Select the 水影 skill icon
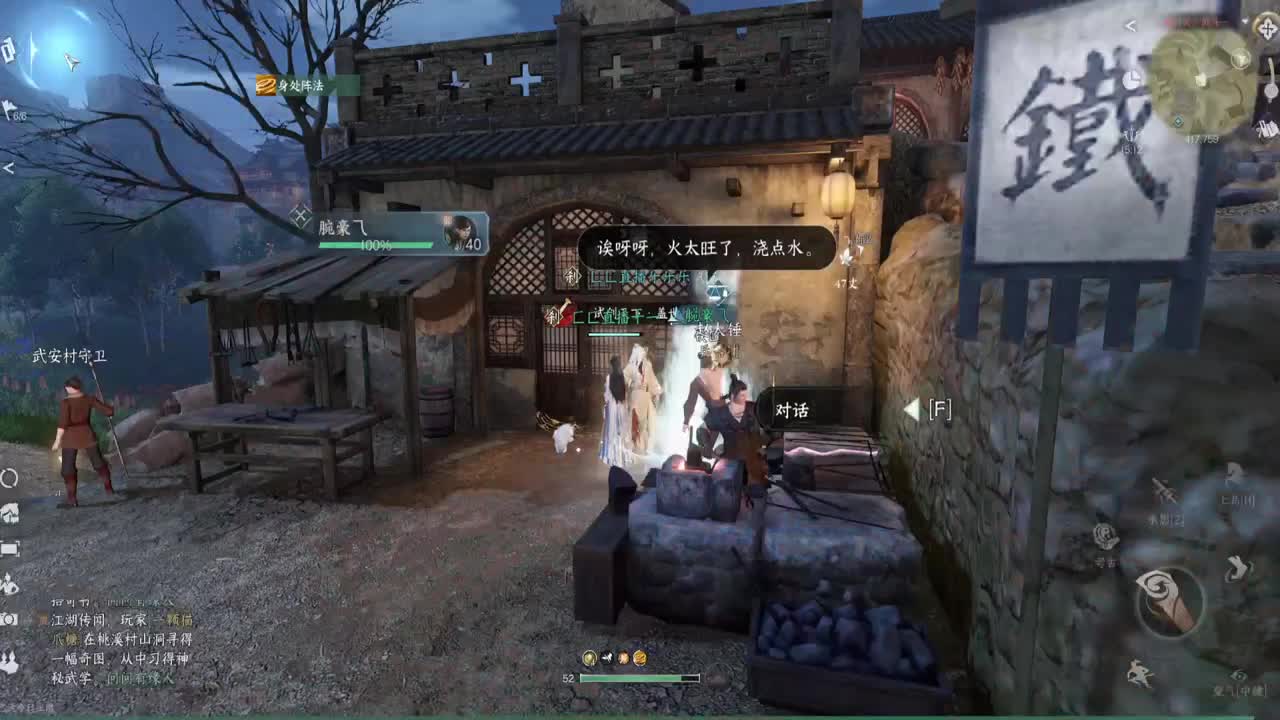Viewport: 1280px width, 720px height. point(1164,492)
